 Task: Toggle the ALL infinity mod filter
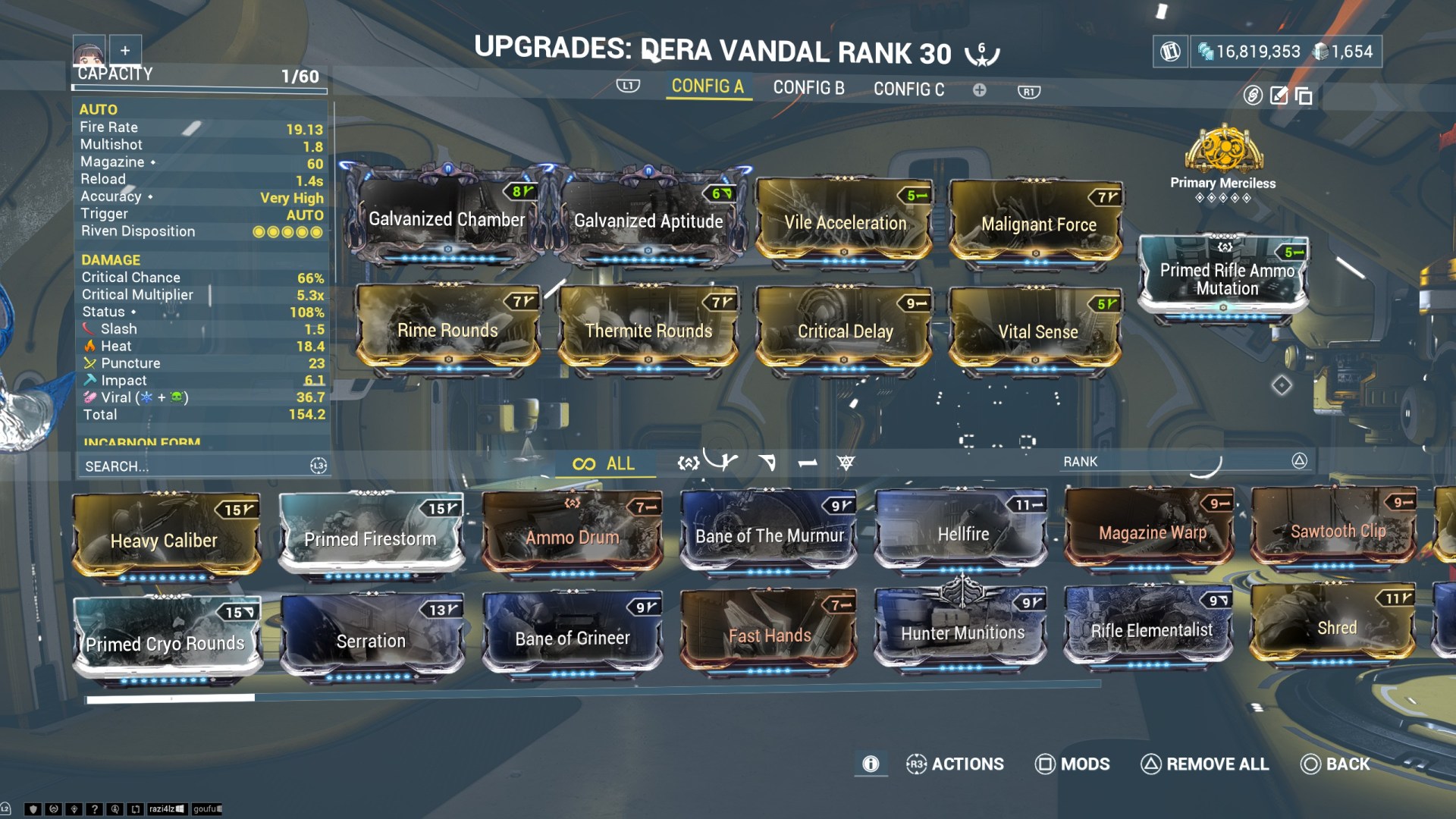(604, 463)
